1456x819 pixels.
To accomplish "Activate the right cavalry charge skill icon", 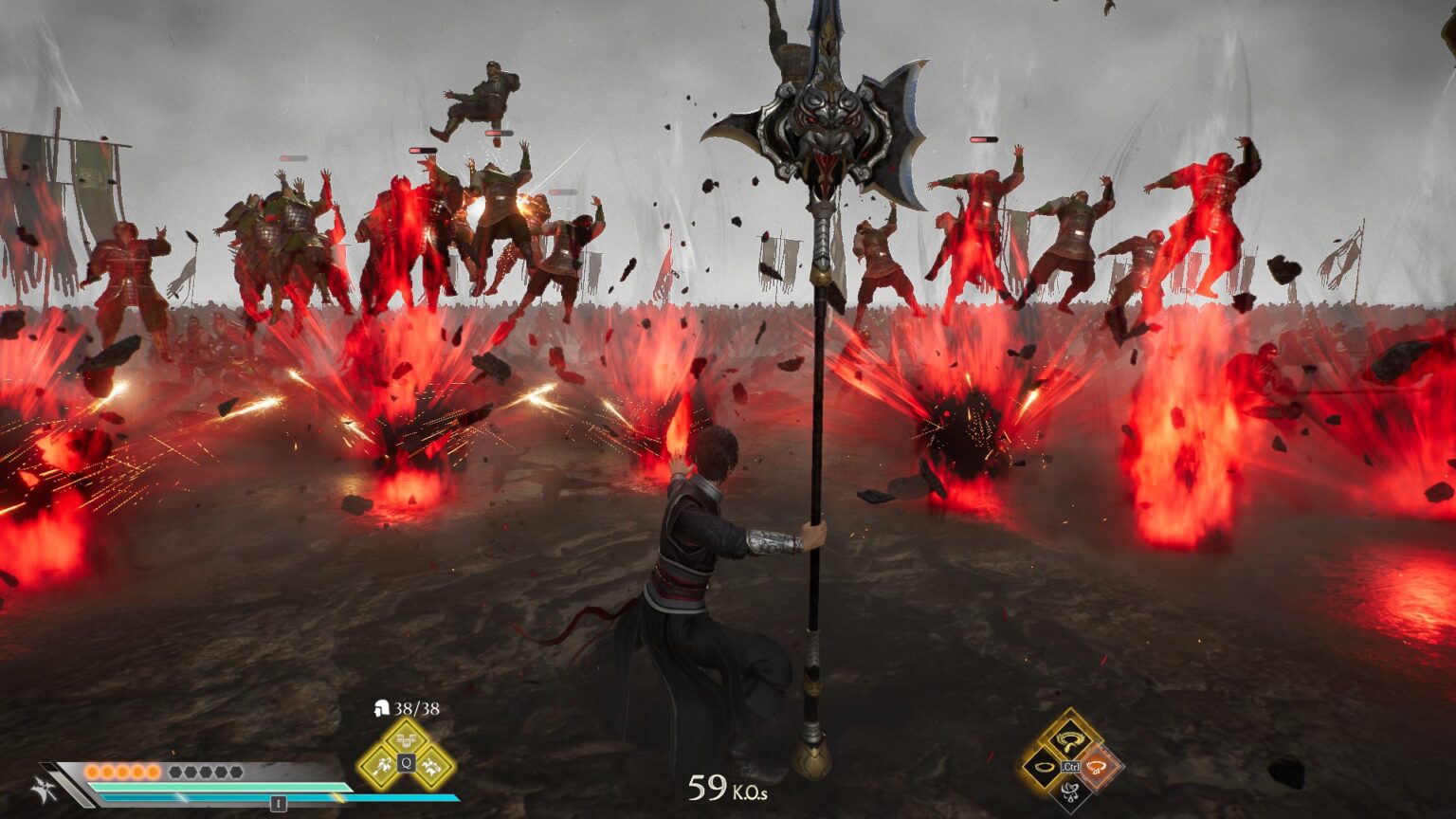I will coord(430,767).
